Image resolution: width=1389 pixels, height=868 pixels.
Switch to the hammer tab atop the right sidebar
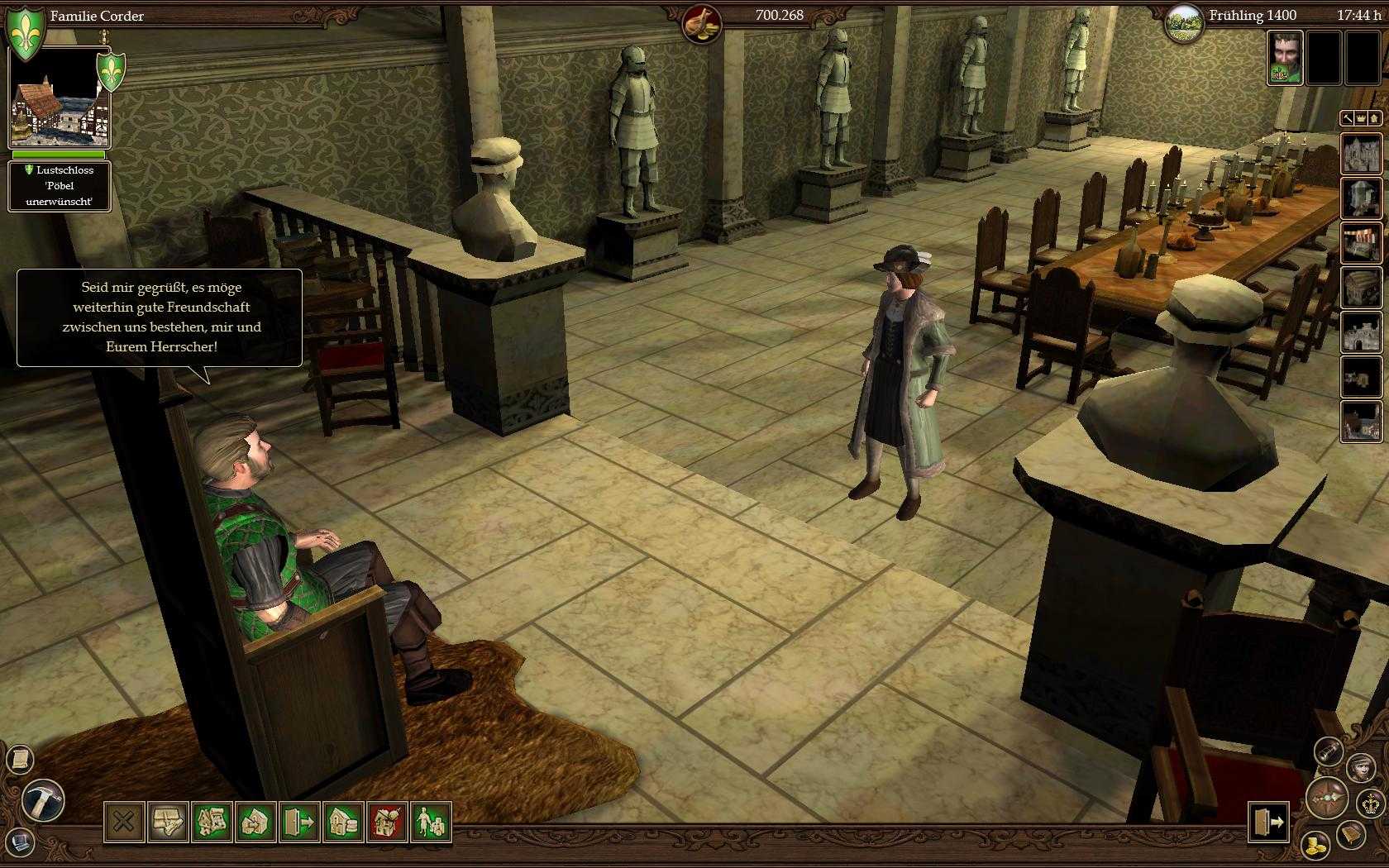coord(1348,118)
